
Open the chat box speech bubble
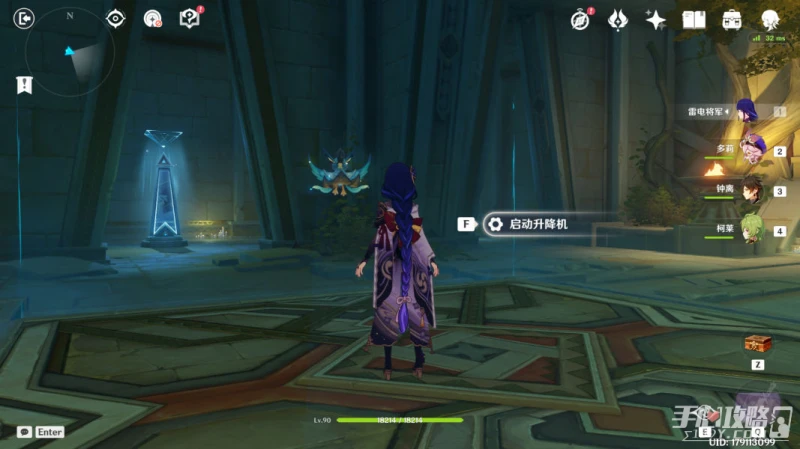pyautogui.click(x=24, y=432)
